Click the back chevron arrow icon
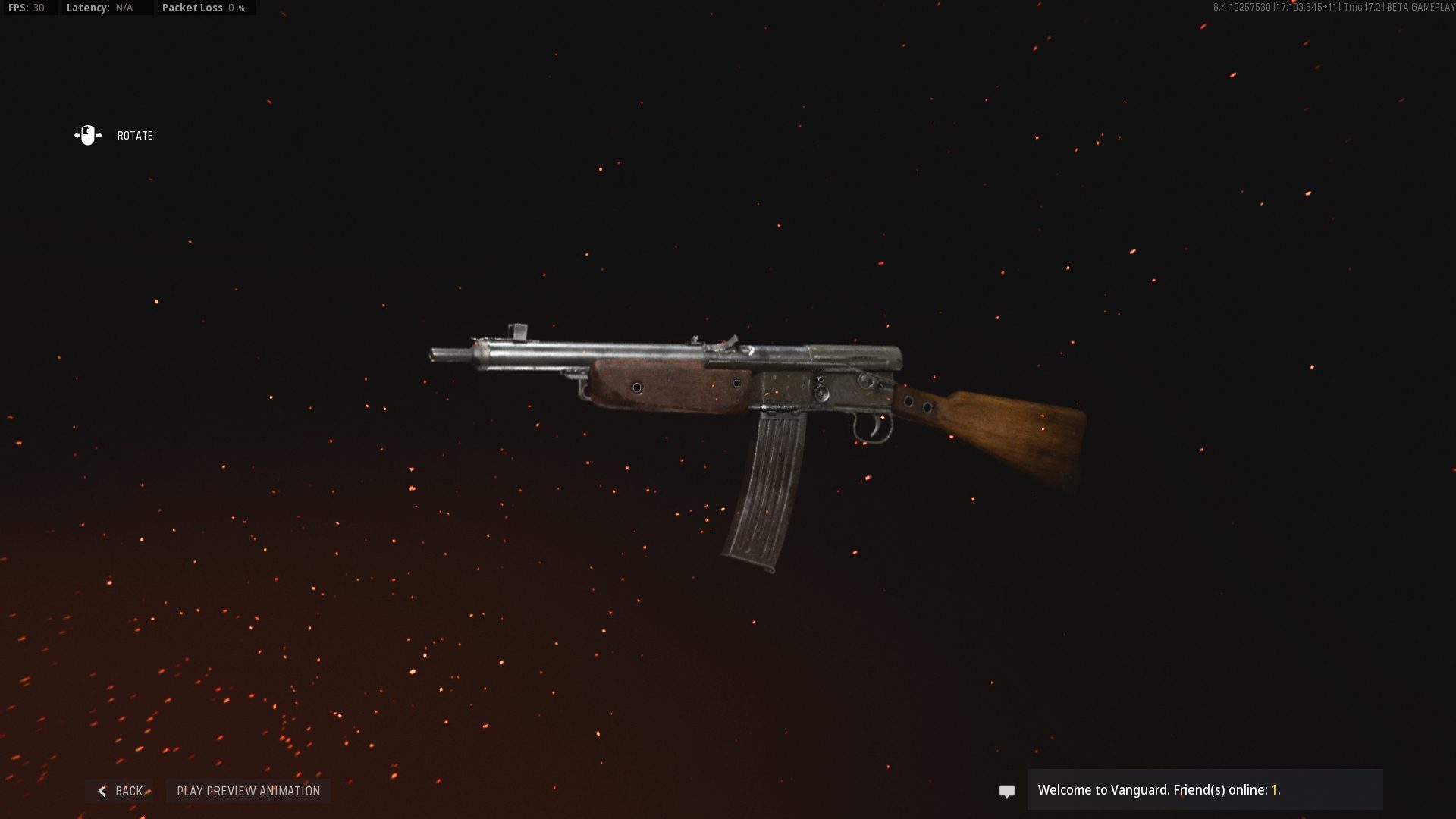The height and width of the screenshot is (819, 1456). tap(102, 790)
